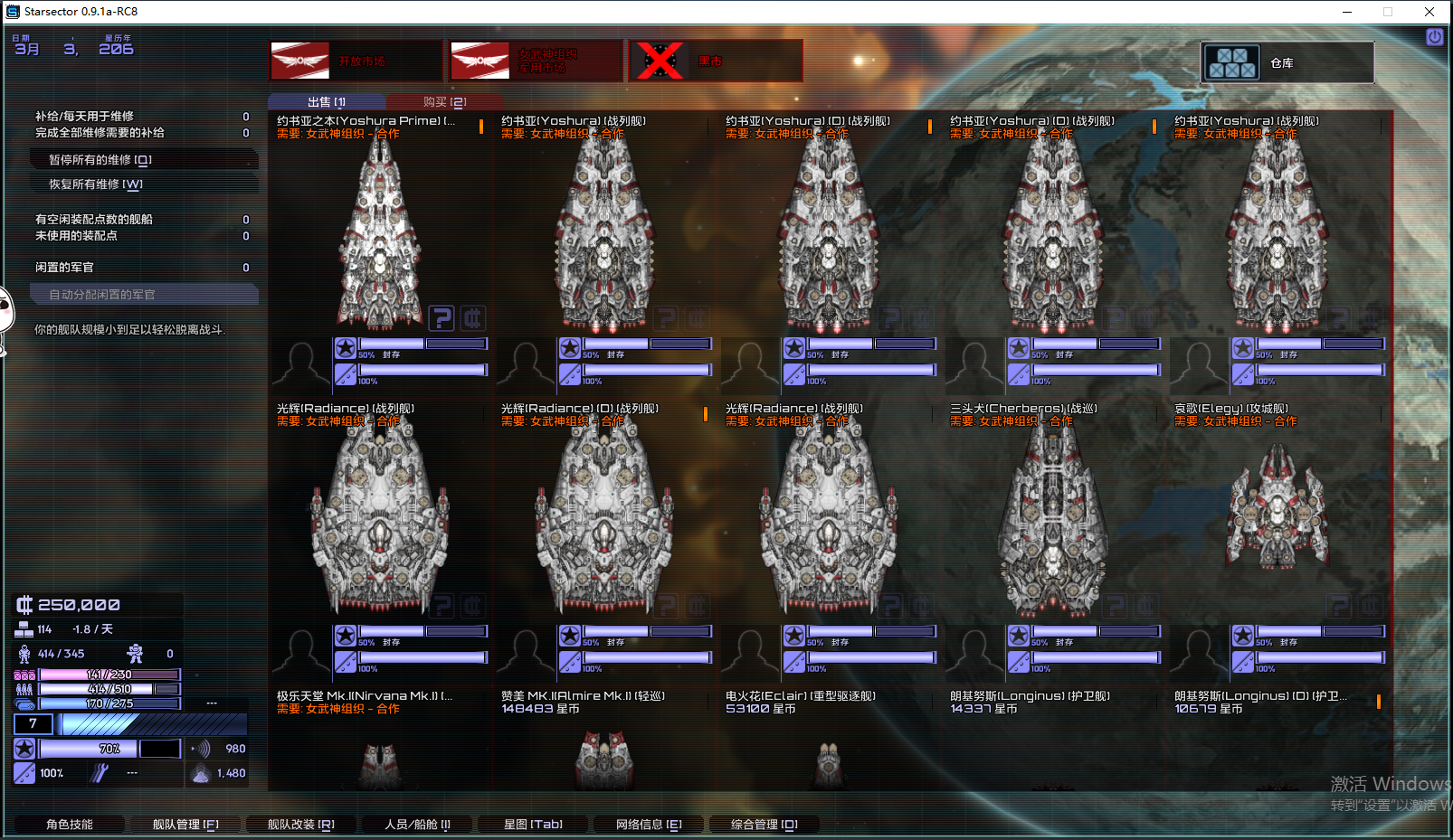The height and width of the screenshot is (840, 1453).
Task: Open the 仓库 storage
Action: 1287,62
